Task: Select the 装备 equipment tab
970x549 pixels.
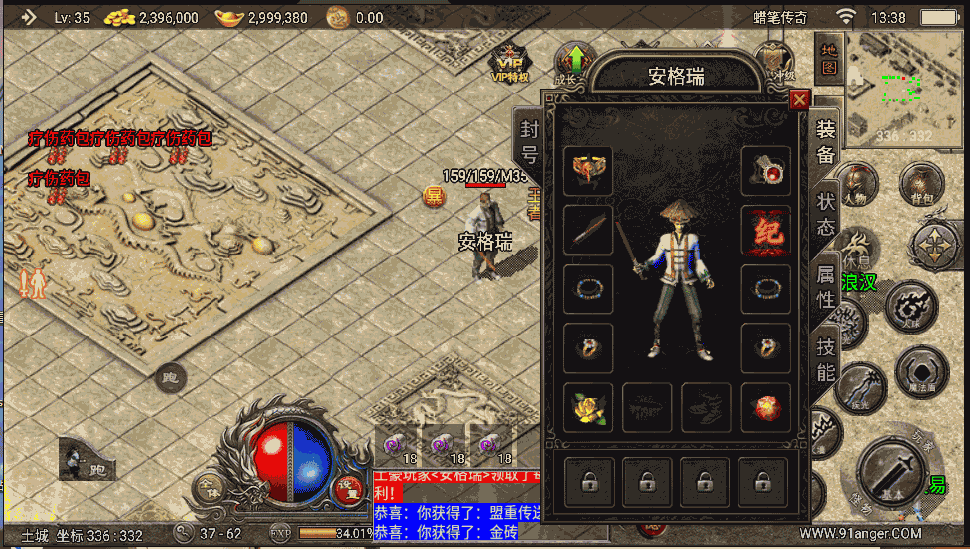Action: click(825, 143)
